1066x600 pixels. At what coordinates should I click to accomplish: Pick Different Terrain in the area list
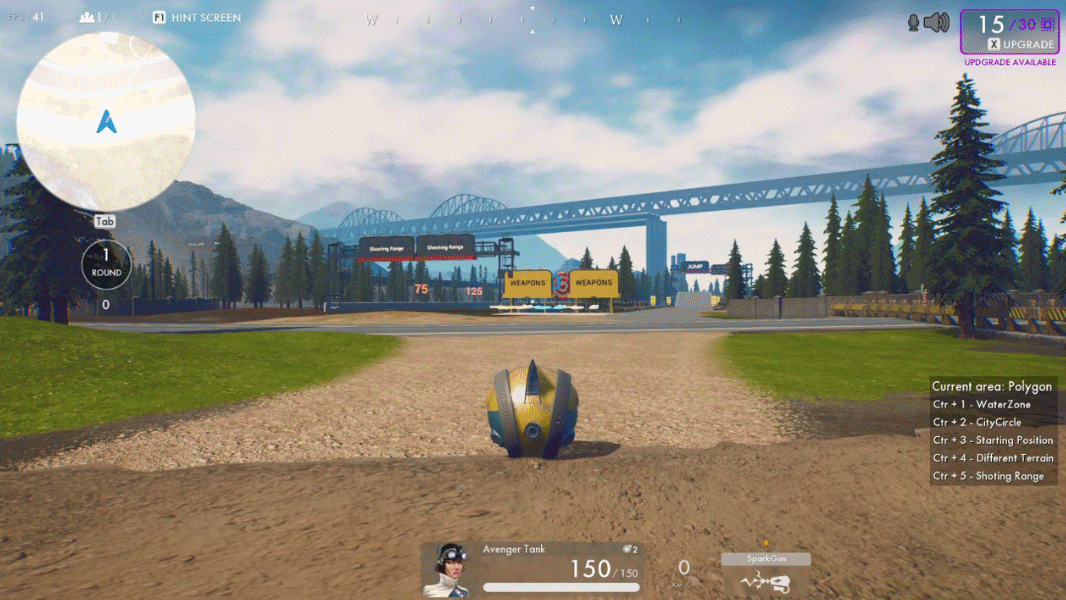coord(993,458)
